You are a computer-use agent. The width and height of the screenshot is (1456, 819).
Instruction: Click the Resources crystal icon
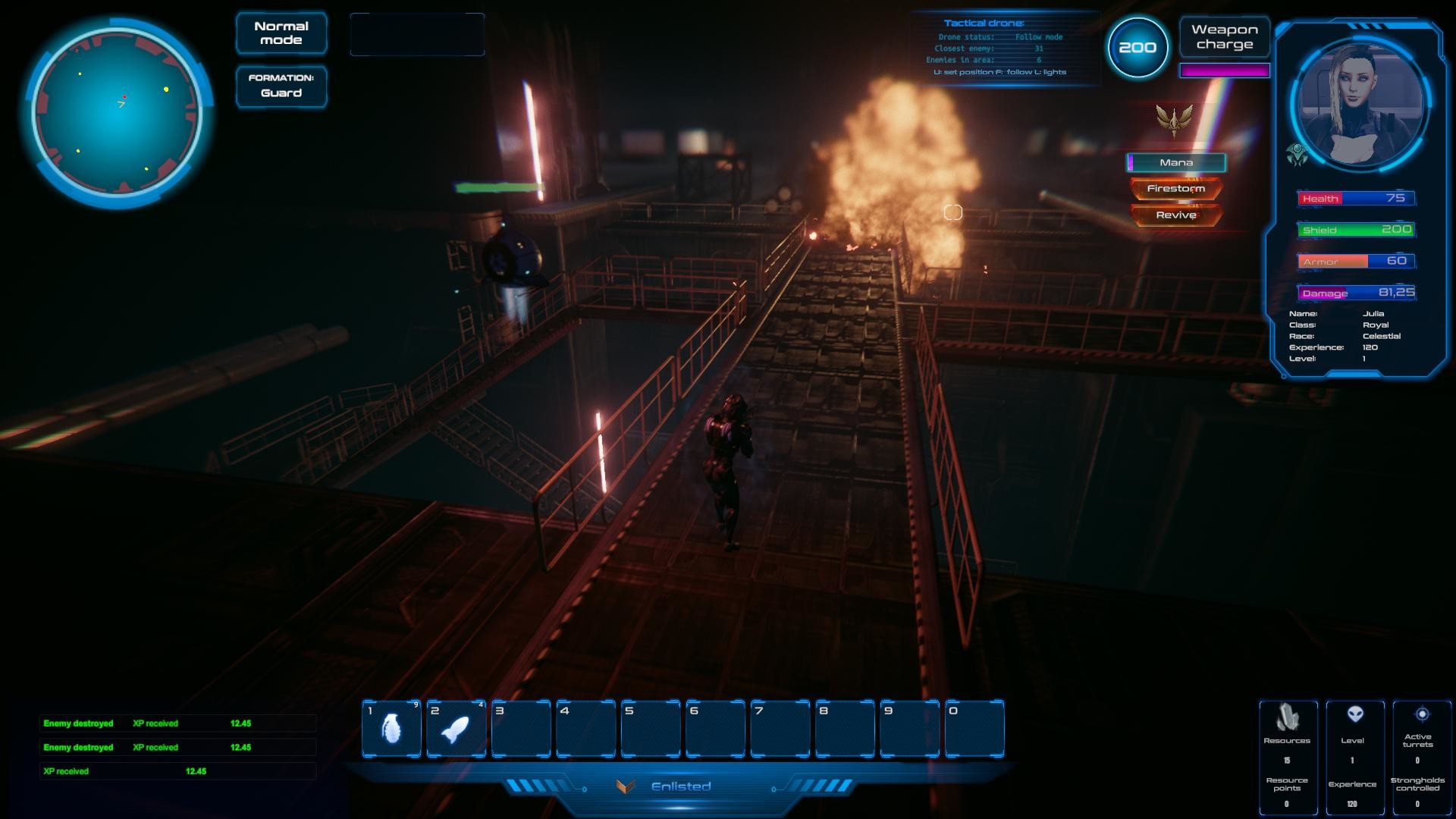coord(1287,717)
